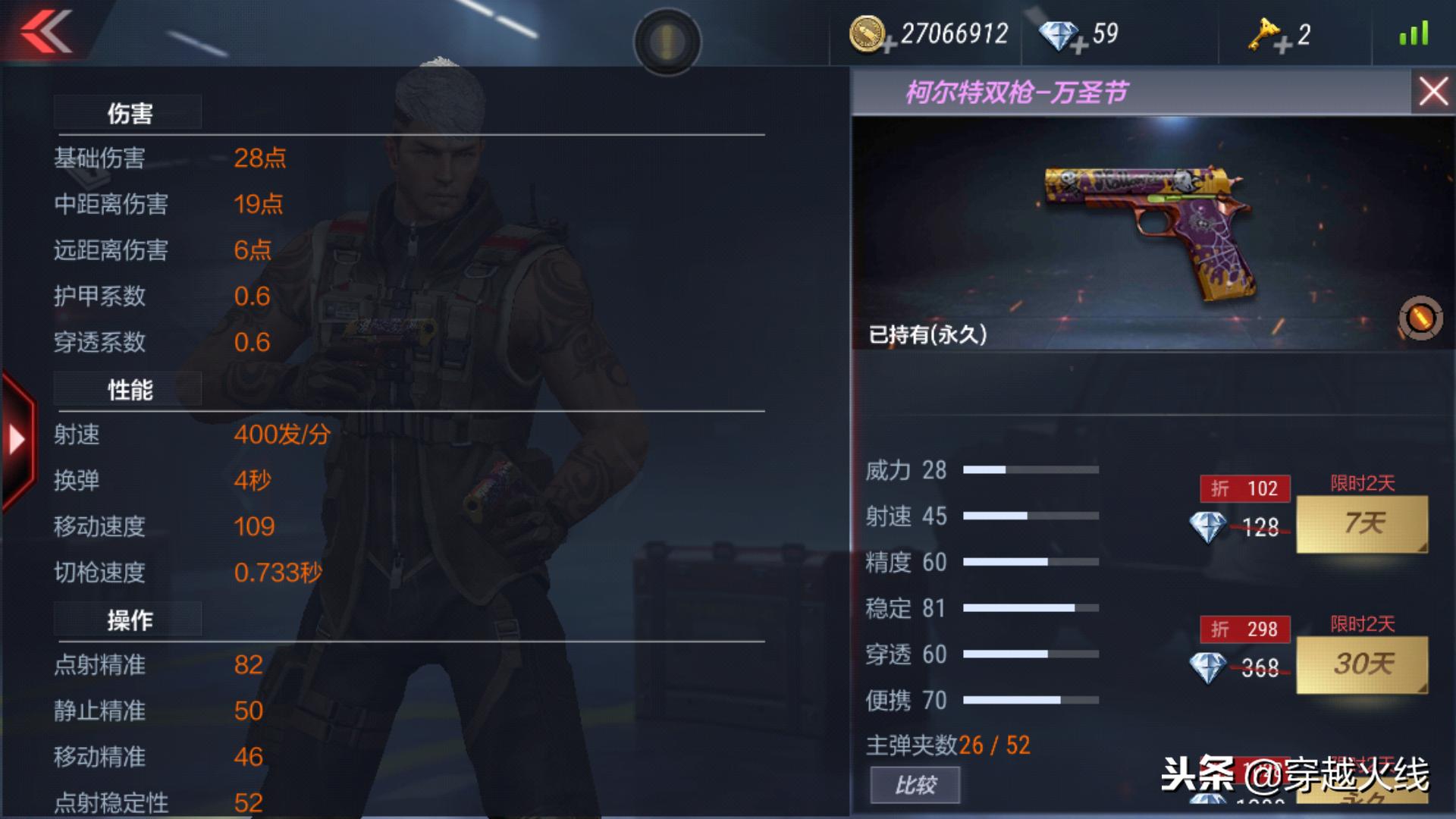Click the red 折102 discount tag
Viewport: 1456px width, 819px height.
click(1244, 488)
